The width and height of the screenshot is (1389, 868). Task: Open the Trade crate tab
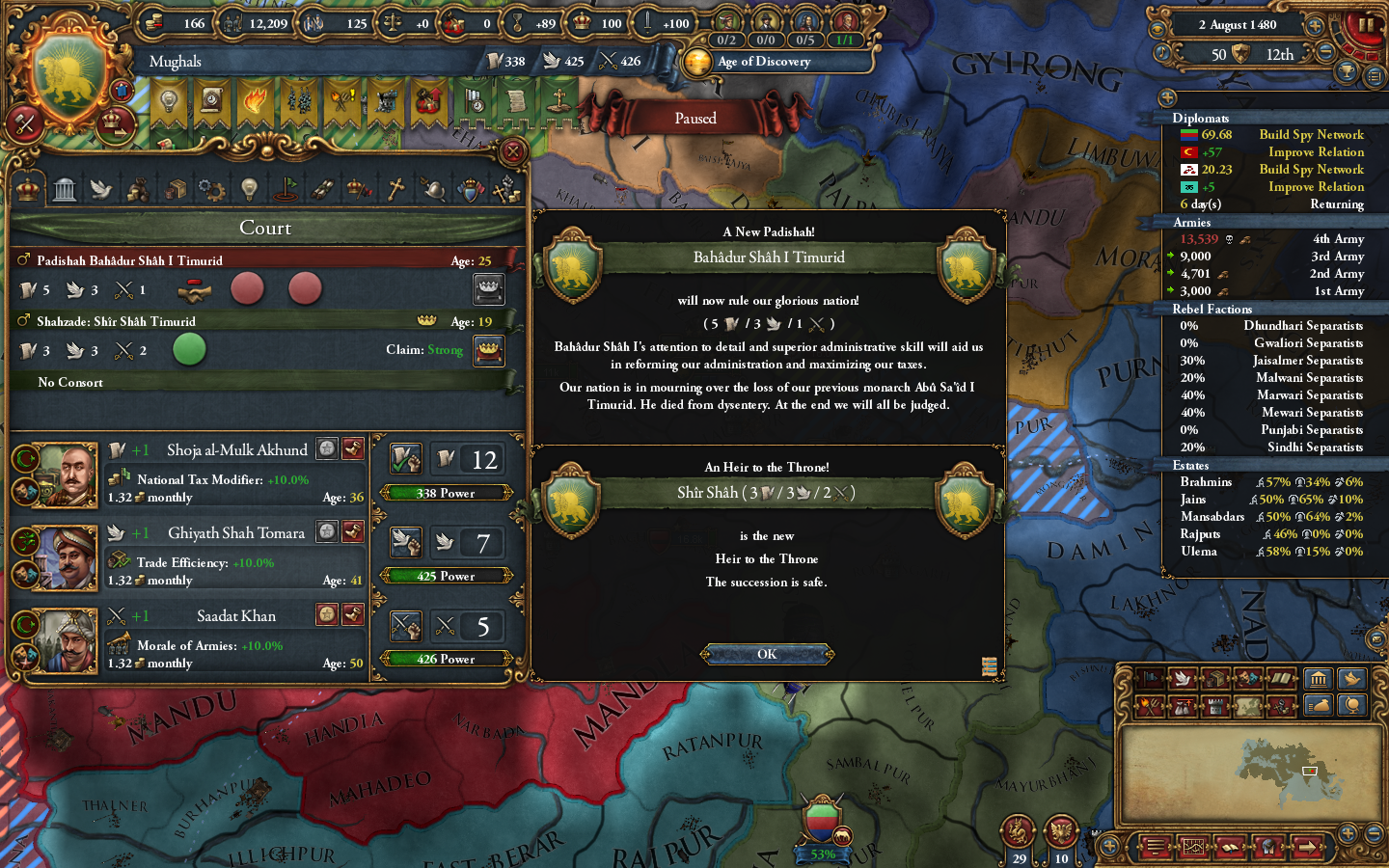(175, 188)
